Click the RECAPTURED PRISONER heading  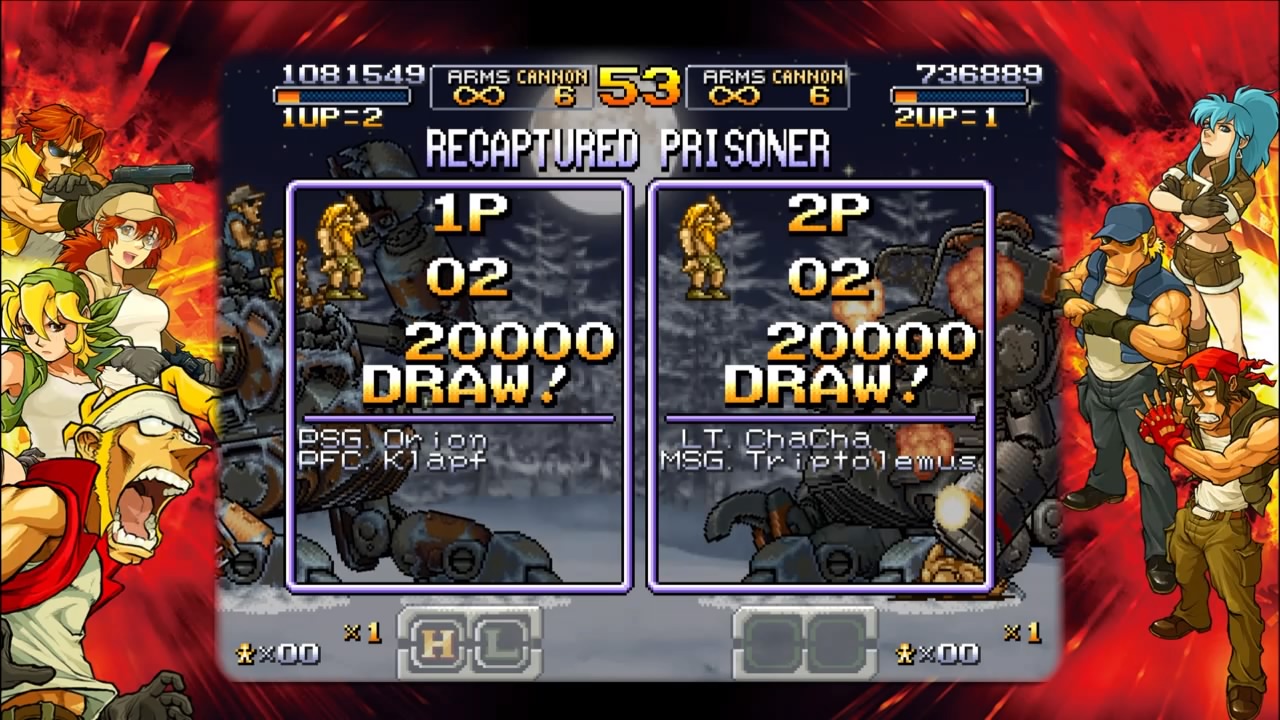[628, 148]
